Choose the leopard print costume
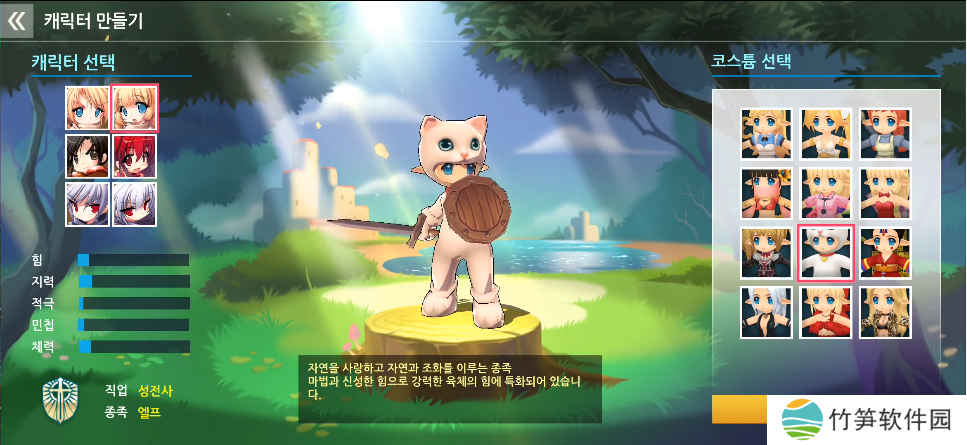967x445 pixels. tap(885, 312)
